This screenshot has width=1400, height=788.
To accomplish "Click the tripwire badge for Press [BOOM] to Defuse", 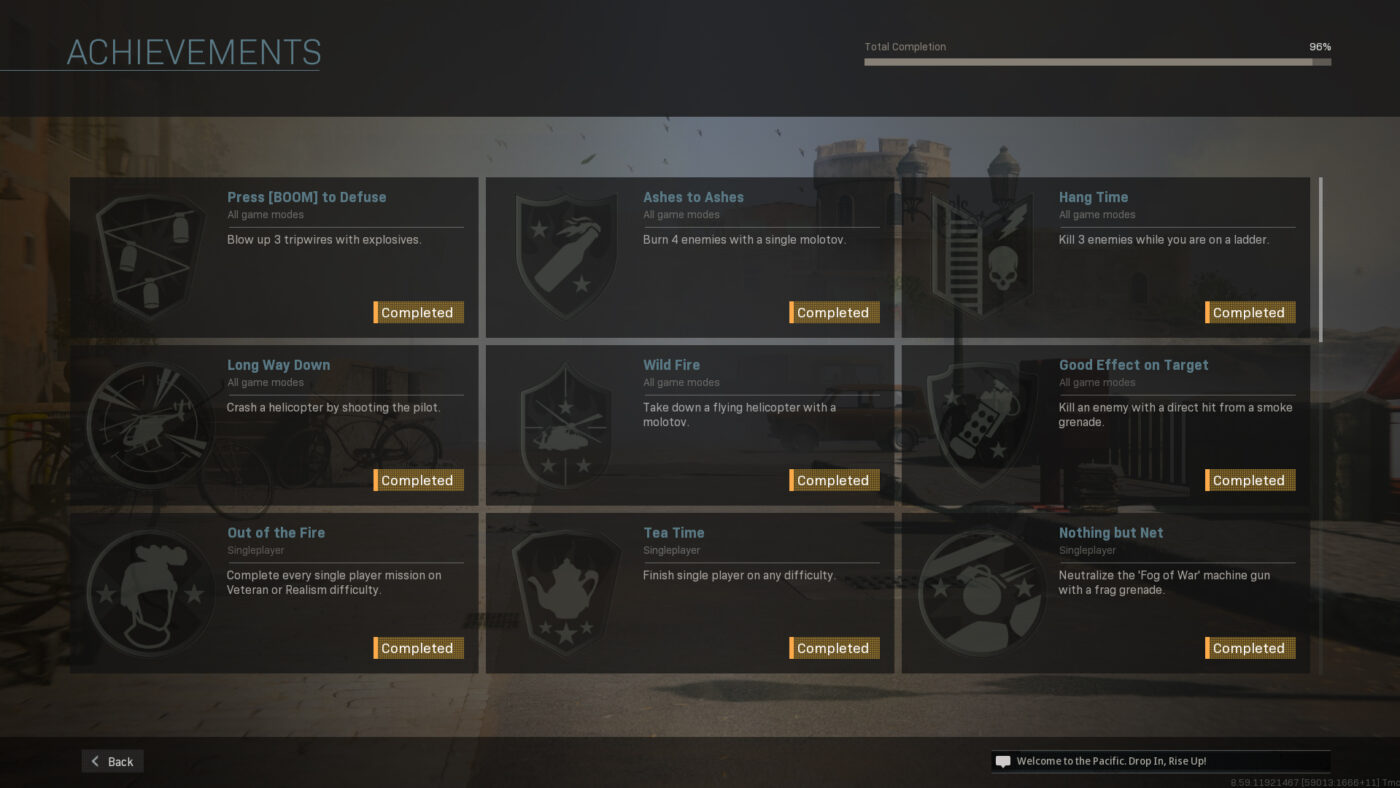I will point(150,255).
